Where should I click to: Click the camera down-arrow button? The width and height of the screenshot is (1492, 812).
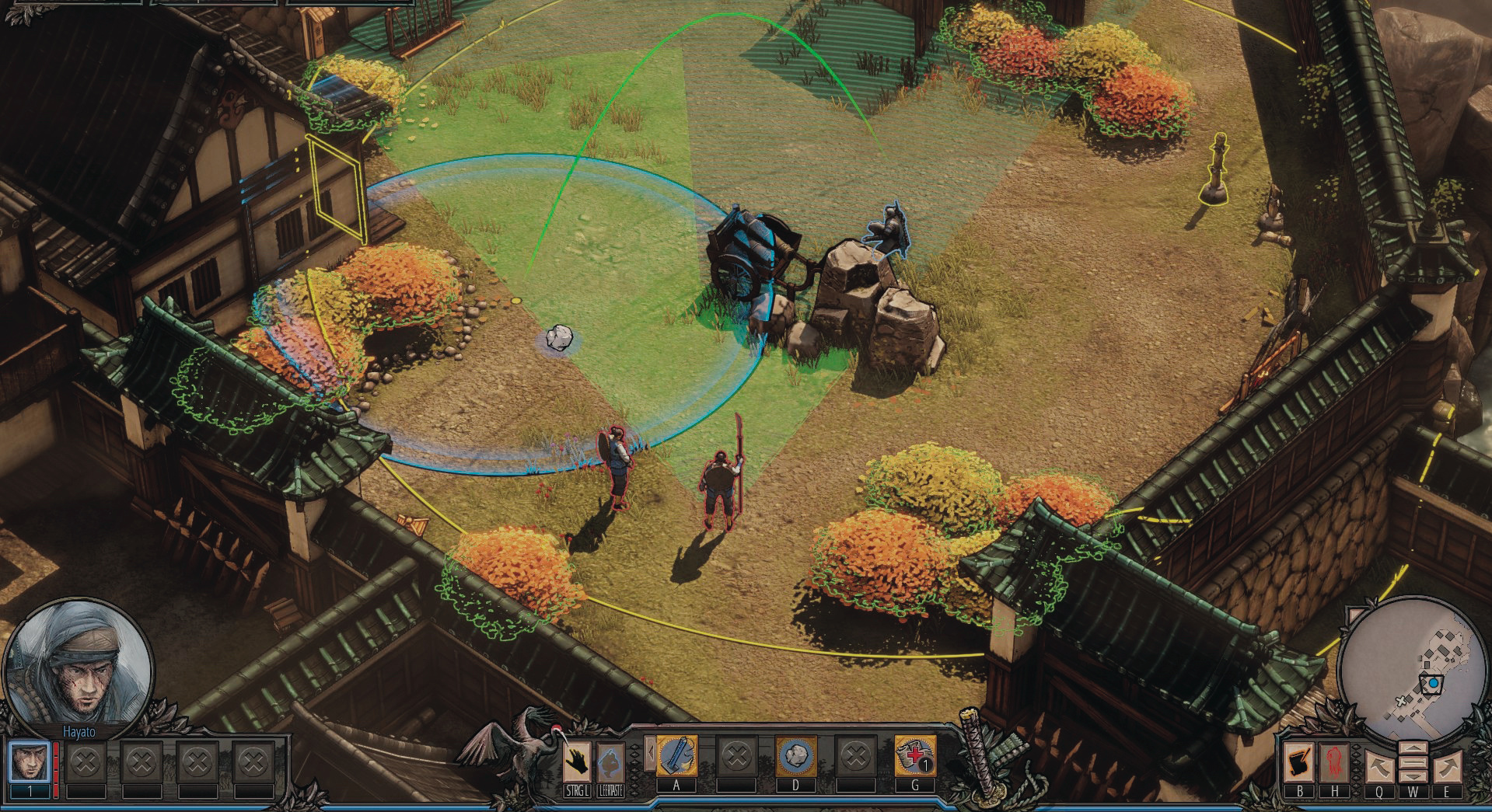1412,777
